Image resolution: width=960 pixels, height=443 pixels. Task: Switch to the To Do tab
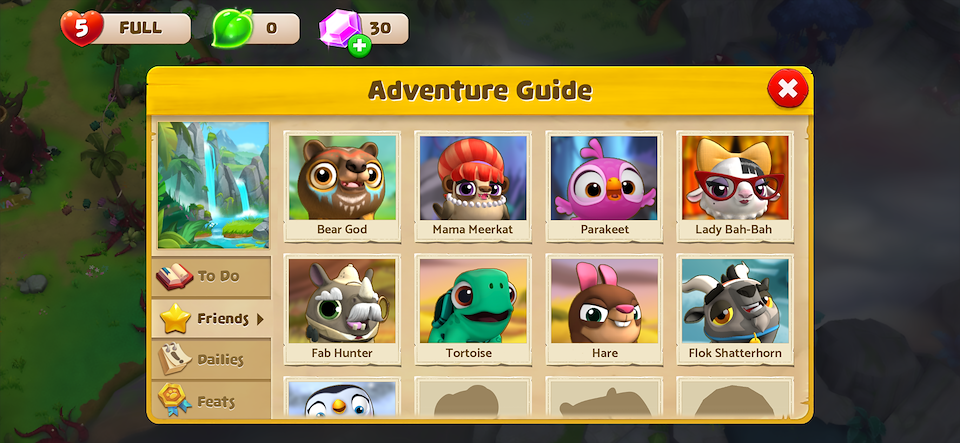coord(212,276)
